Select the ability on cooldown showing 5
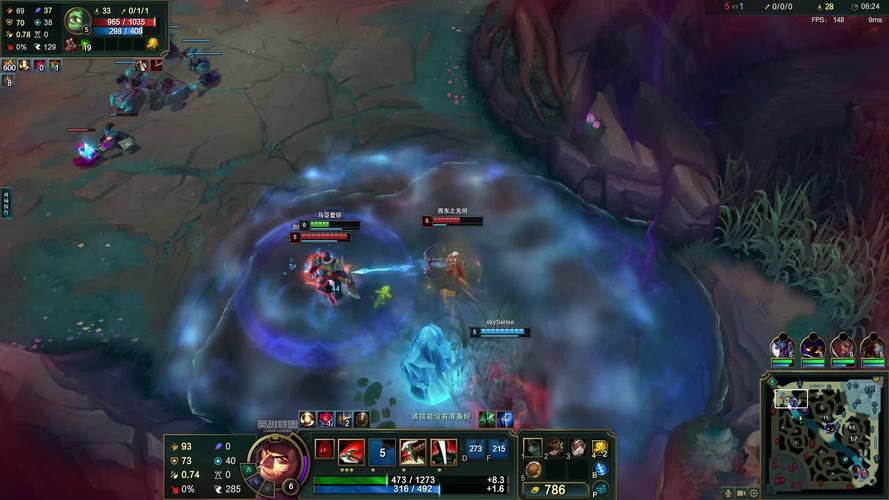The image size is (889, 500). pyautogui.click(x=381, y=452)
